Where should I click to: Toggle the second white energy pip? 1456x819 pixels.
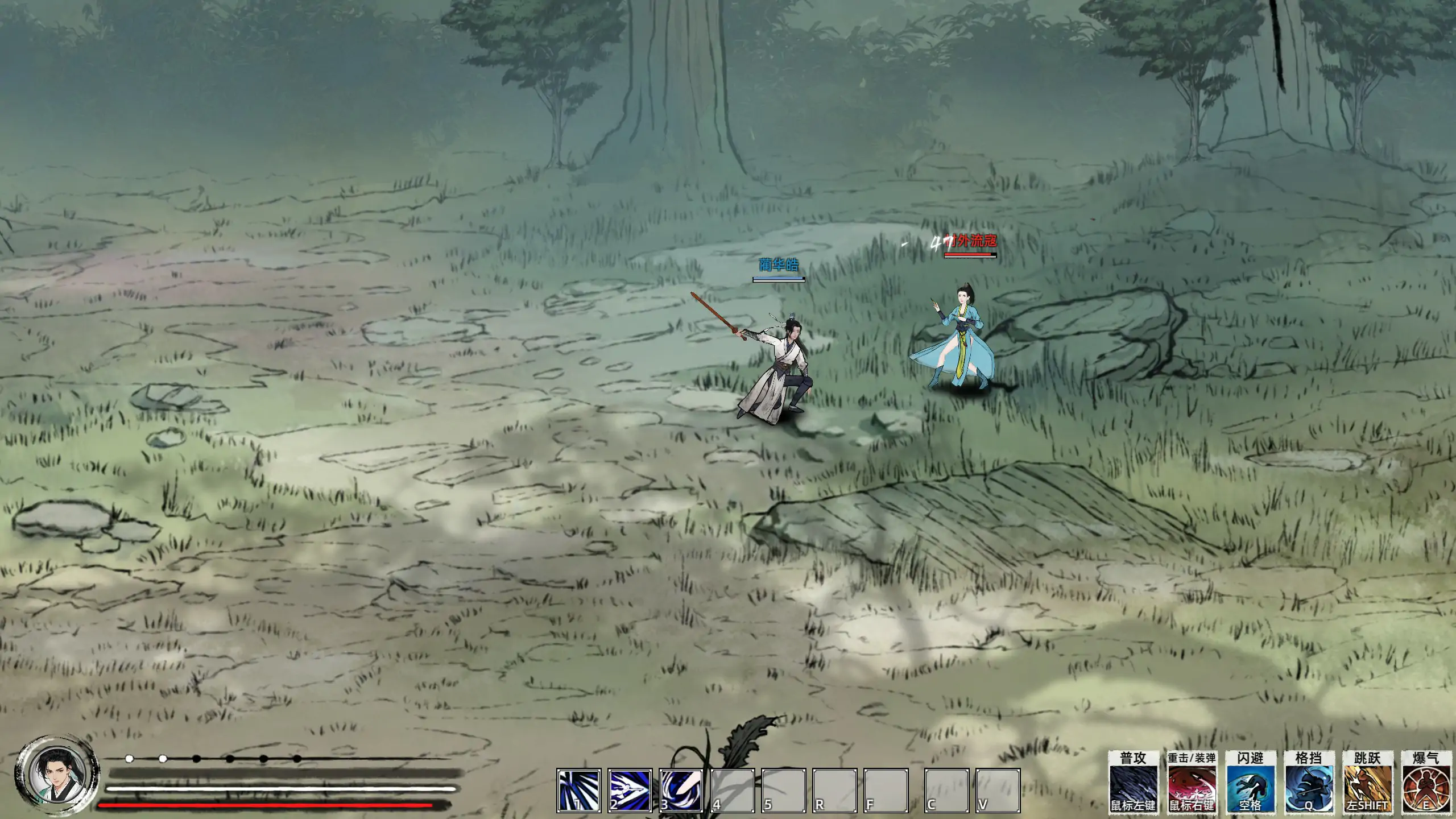click(162, 758)
